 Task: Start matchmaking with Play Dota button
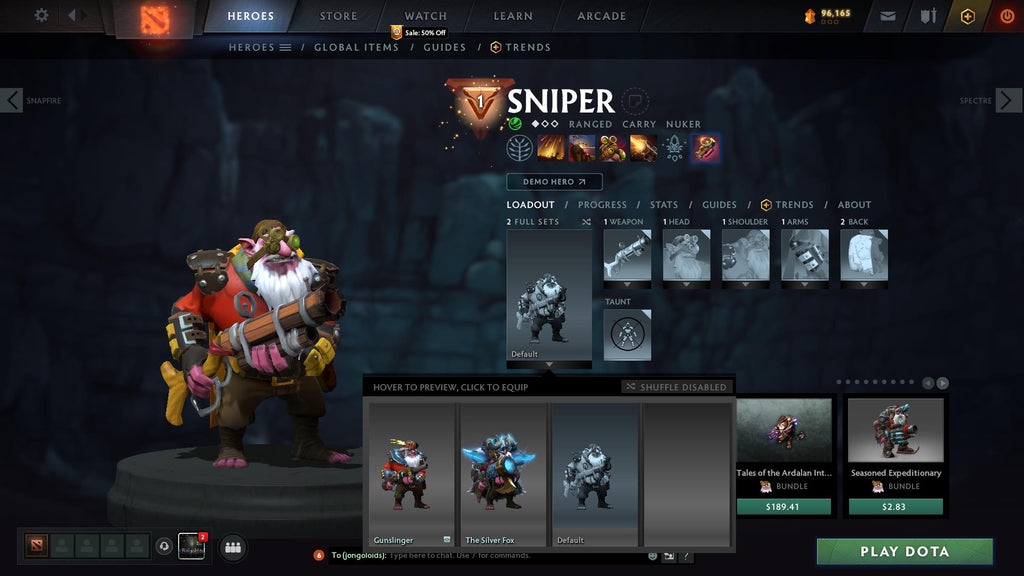click(904, 552)
